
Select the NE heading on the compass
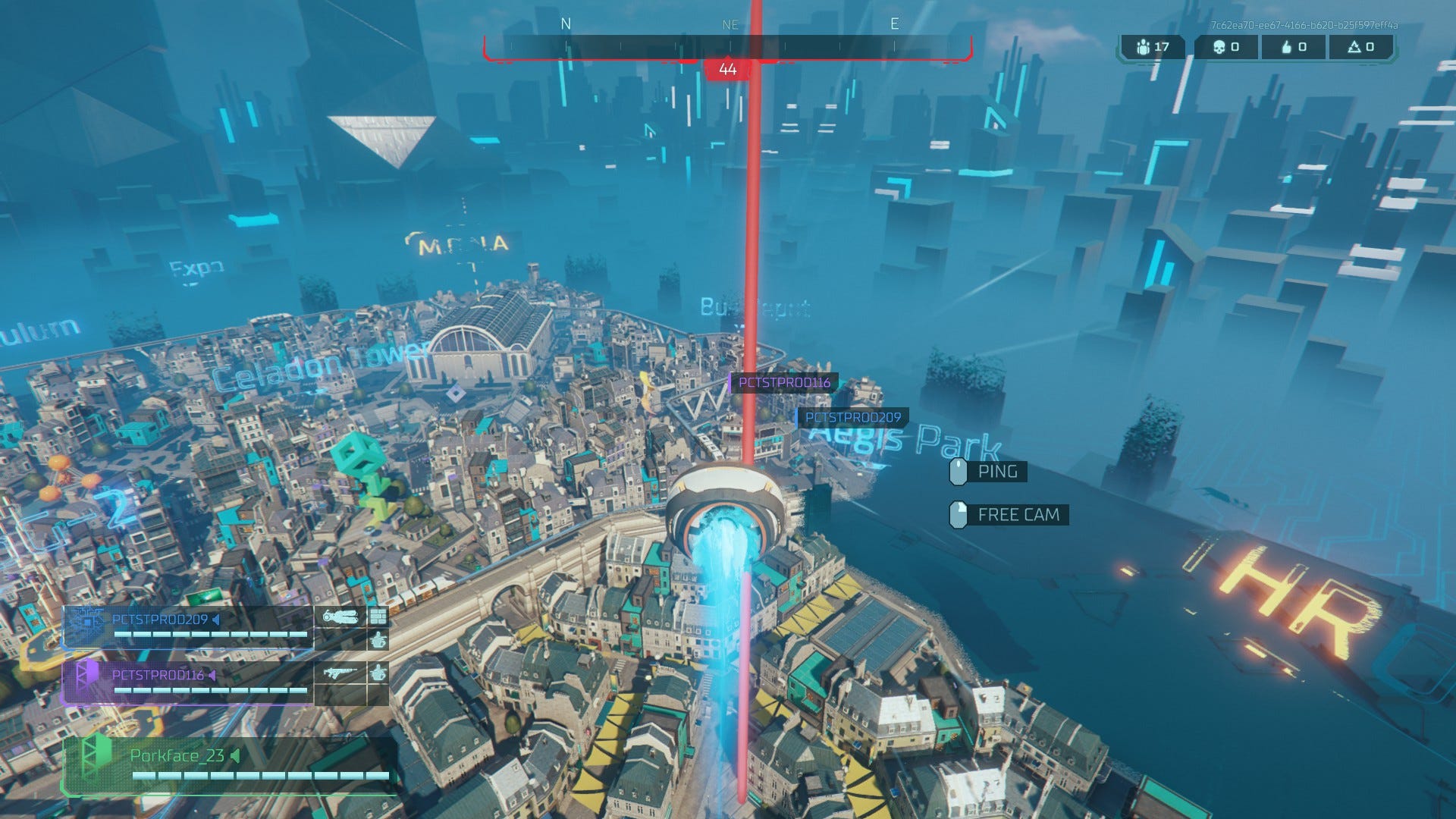pos(730,24)
